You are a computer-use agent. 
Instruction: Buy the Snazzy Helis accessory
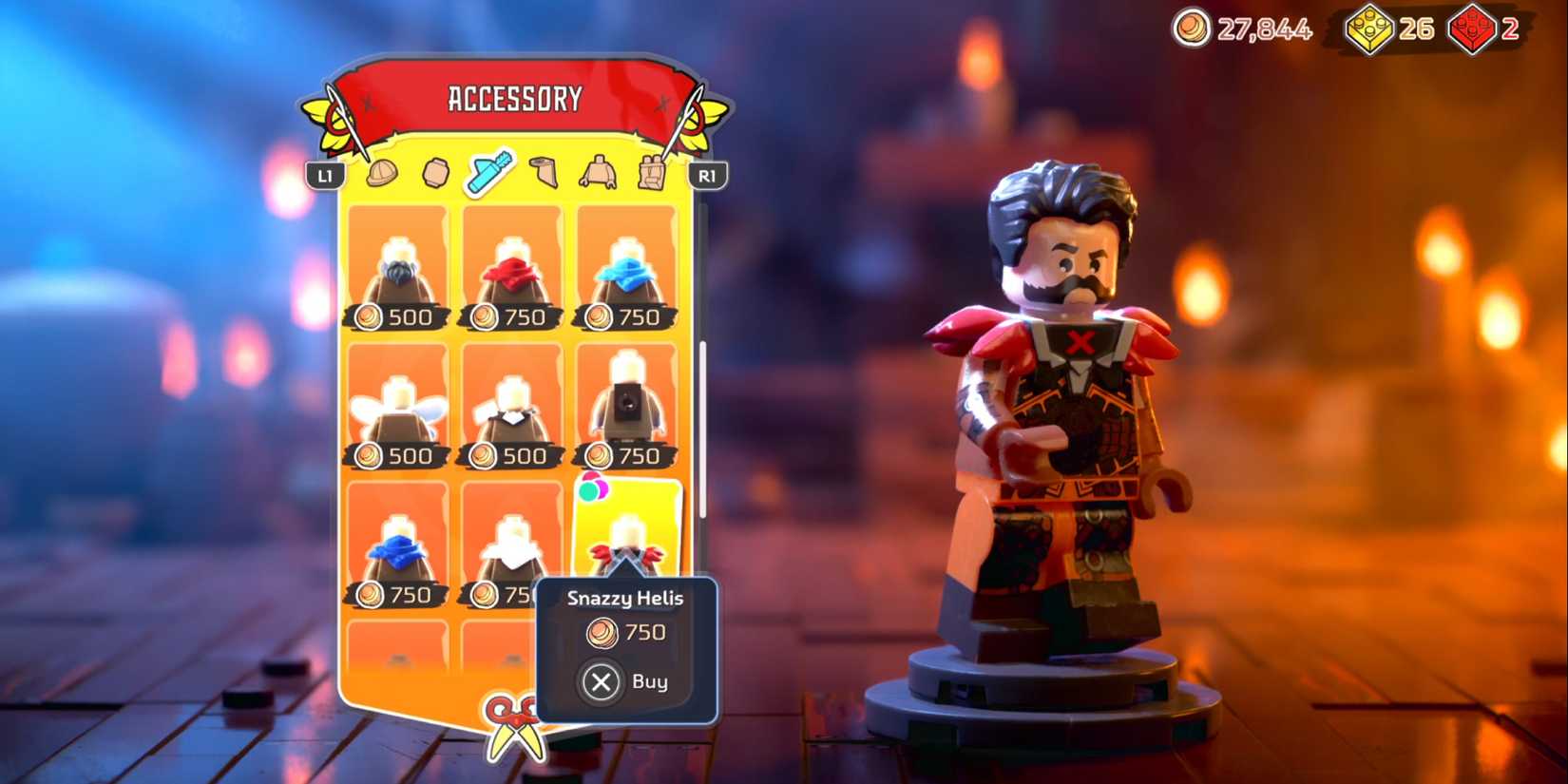(626, 681)
